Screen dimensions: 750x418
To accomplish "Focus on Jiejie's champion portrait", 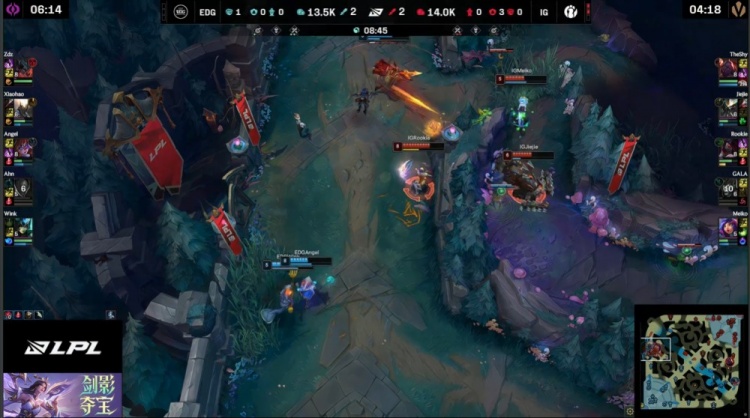I will [726, 109].
